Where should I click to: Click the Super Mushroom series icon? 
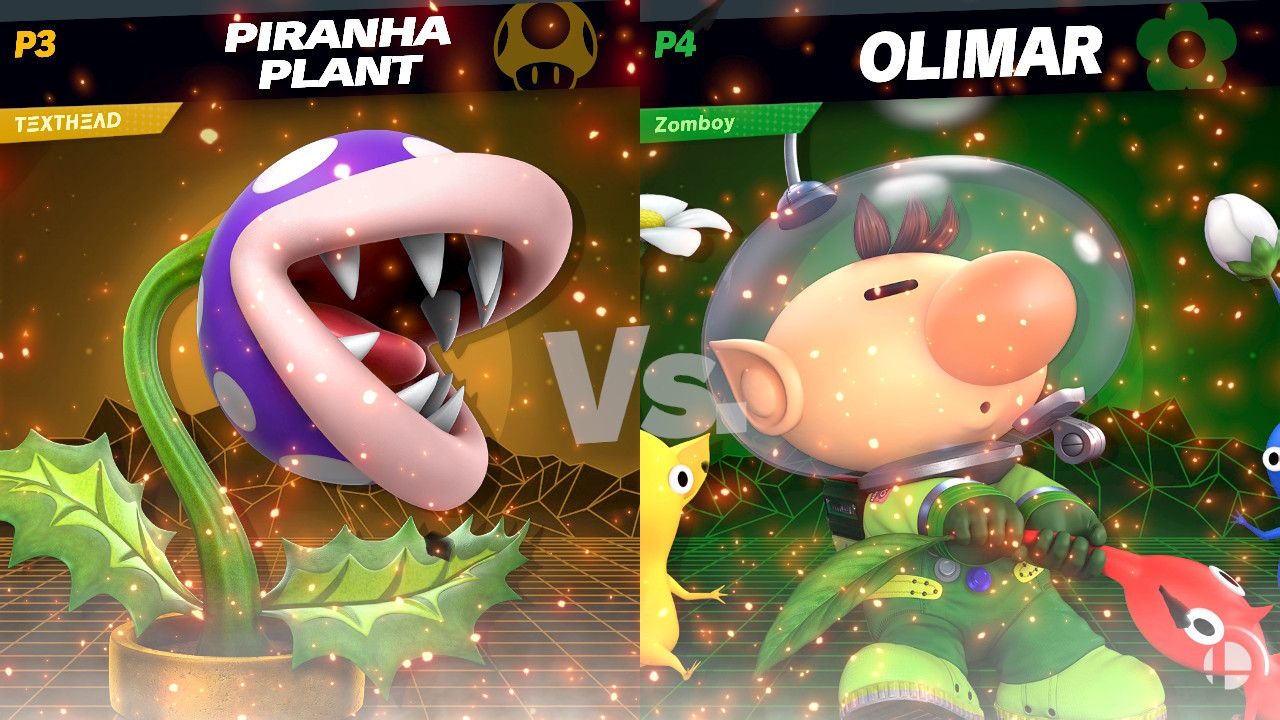545,44
